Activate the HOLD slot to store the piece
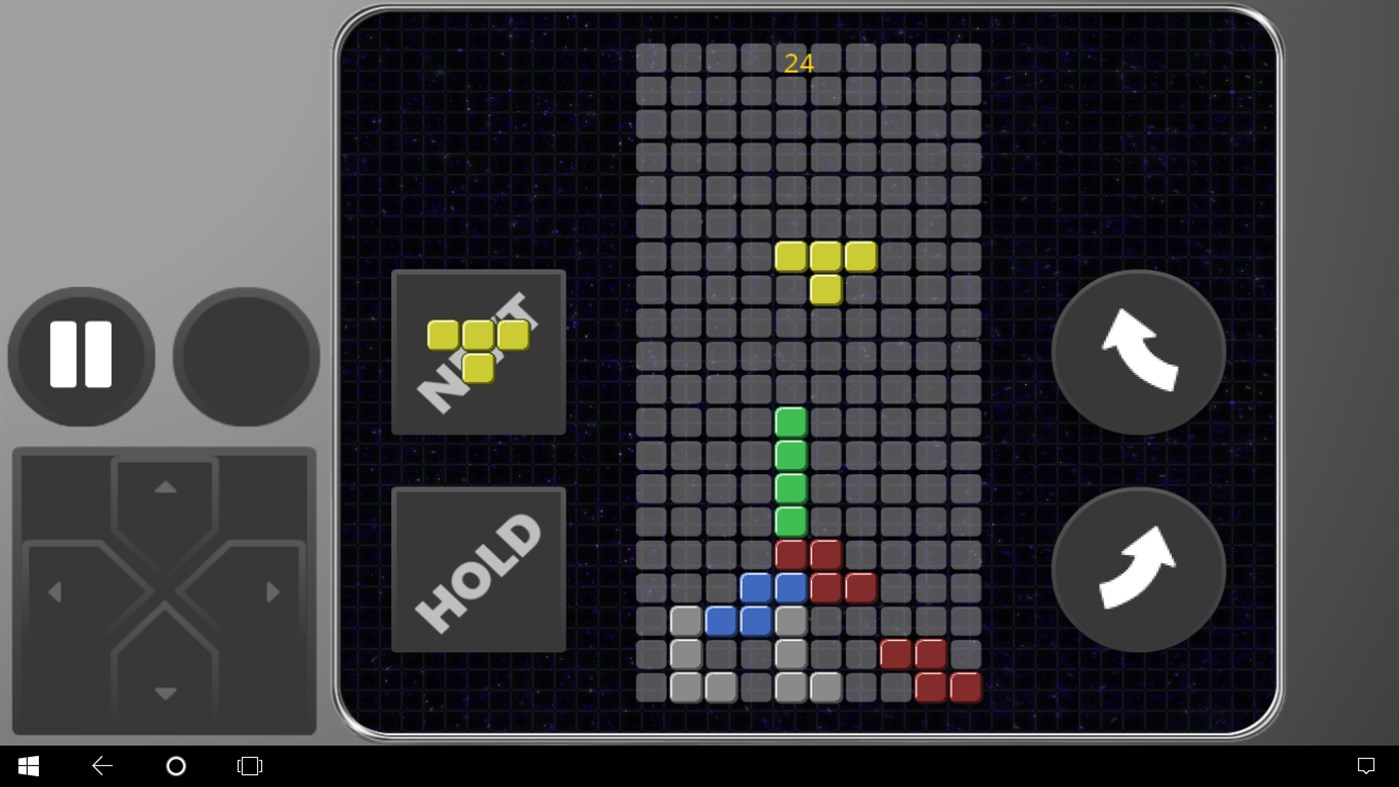Viewport: 1399px width, 787px height. (478, 568)
